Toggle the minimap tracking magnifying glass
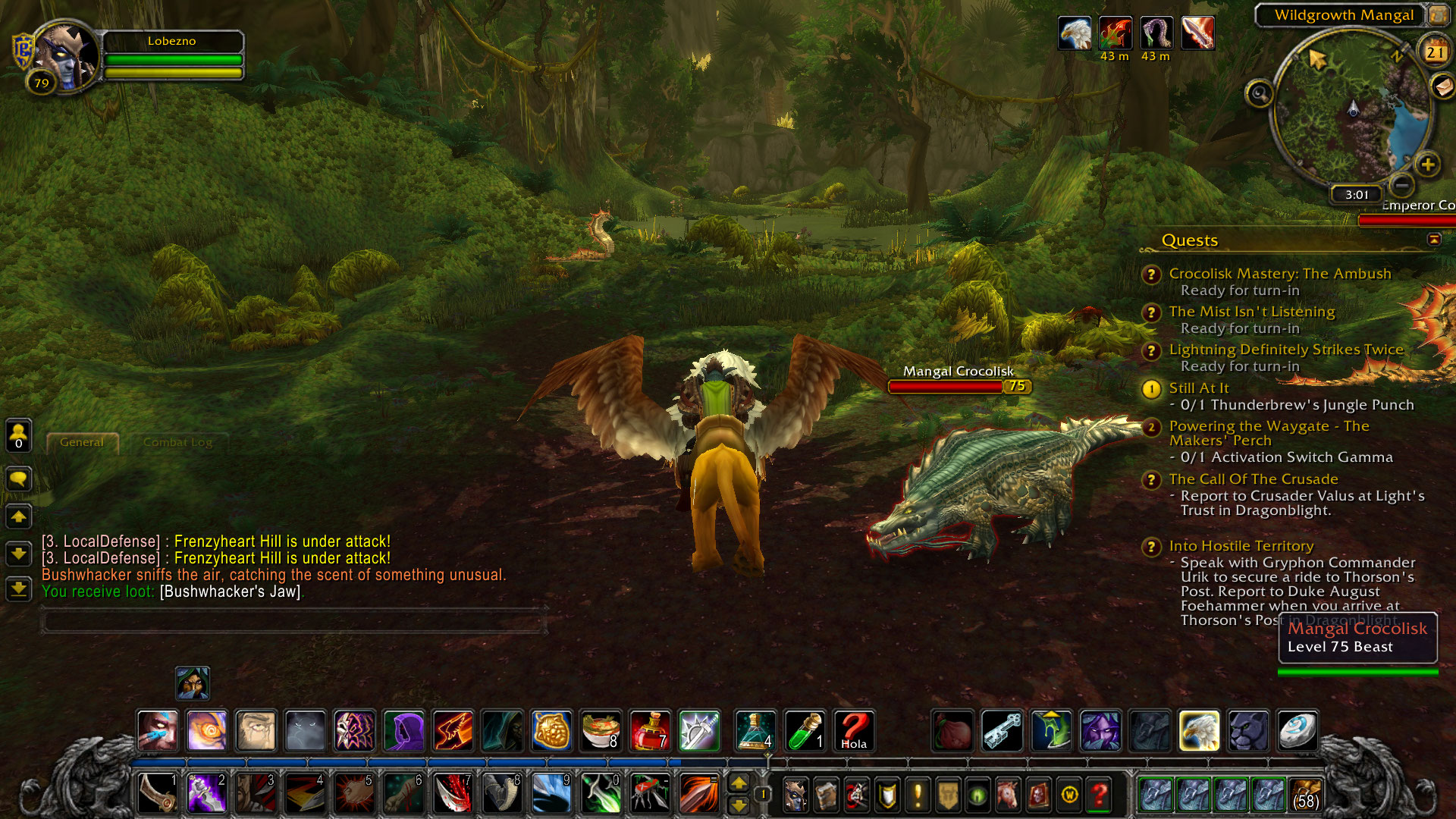This screenshot has width=1456, height=819. (x=1259, y=94)
